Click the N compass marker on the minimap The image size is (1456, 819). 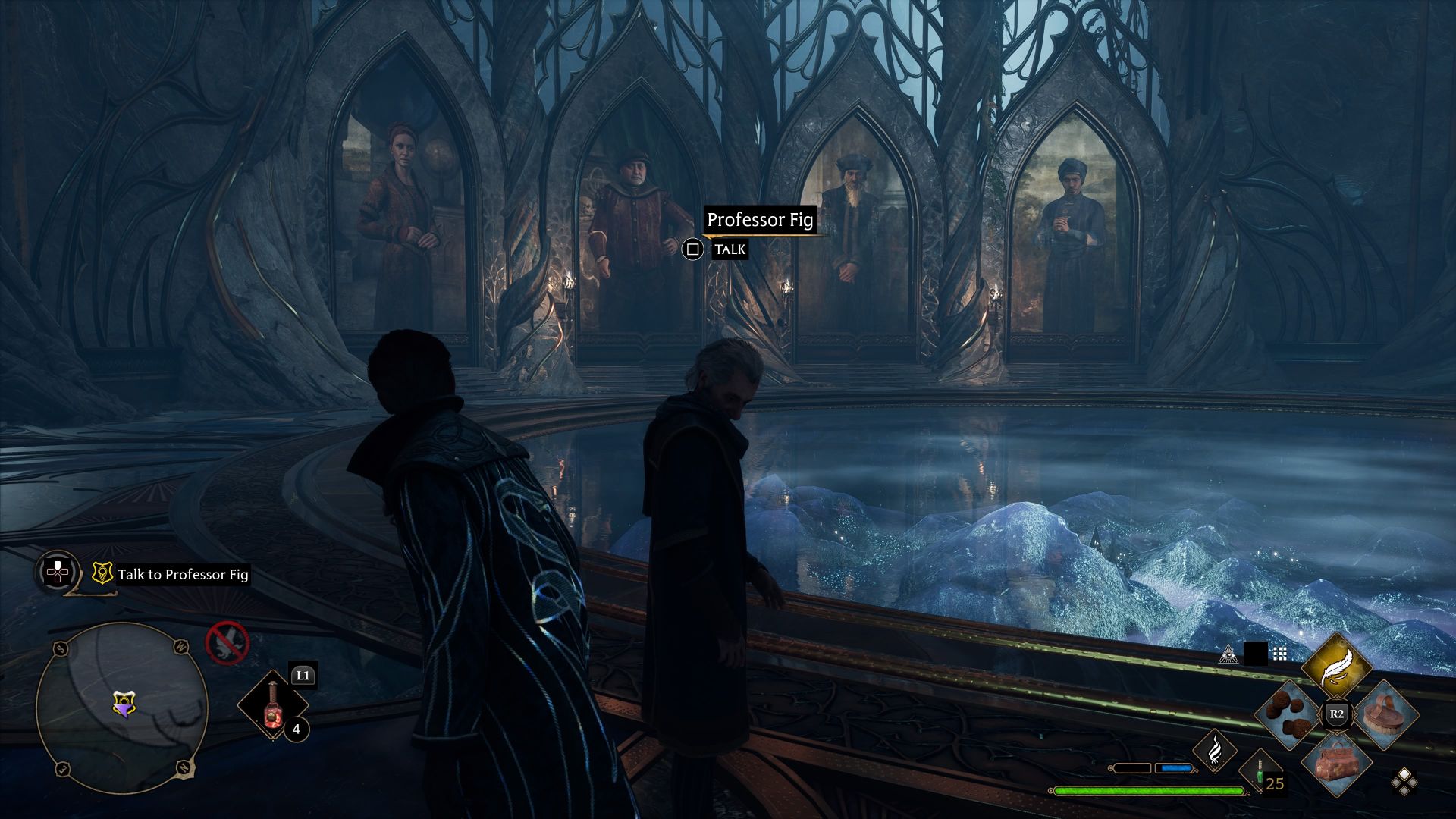(x=183, y=768)
